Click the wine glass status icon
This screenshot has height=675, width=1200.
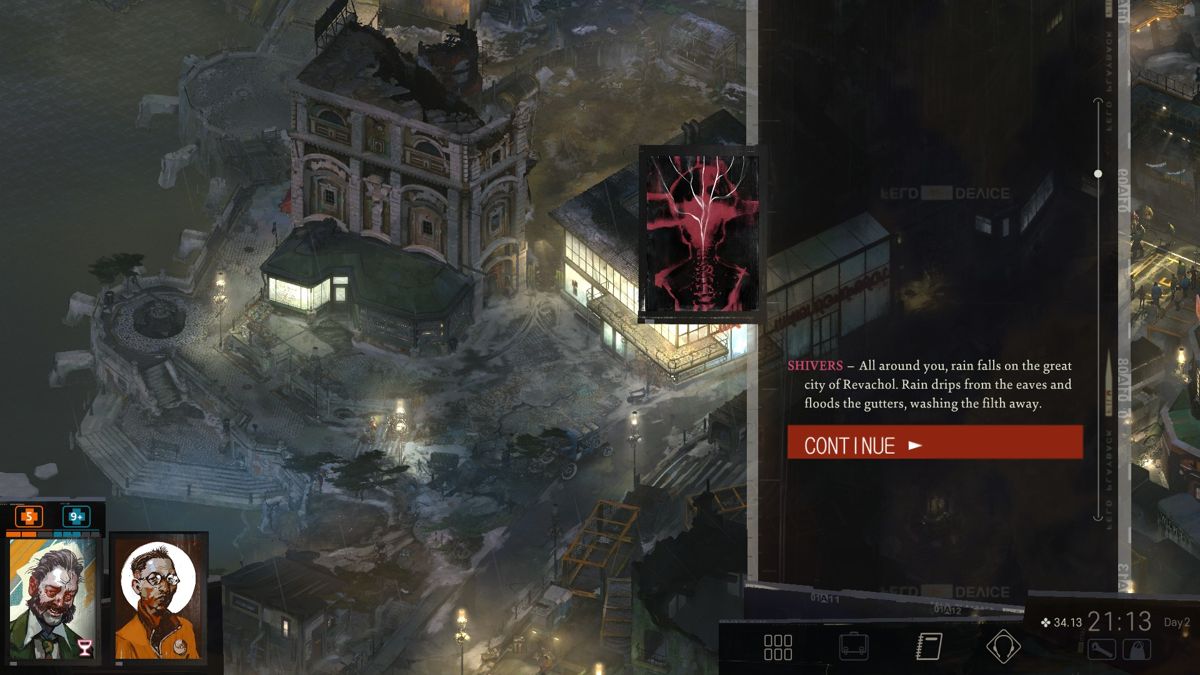tap(85, 648)
